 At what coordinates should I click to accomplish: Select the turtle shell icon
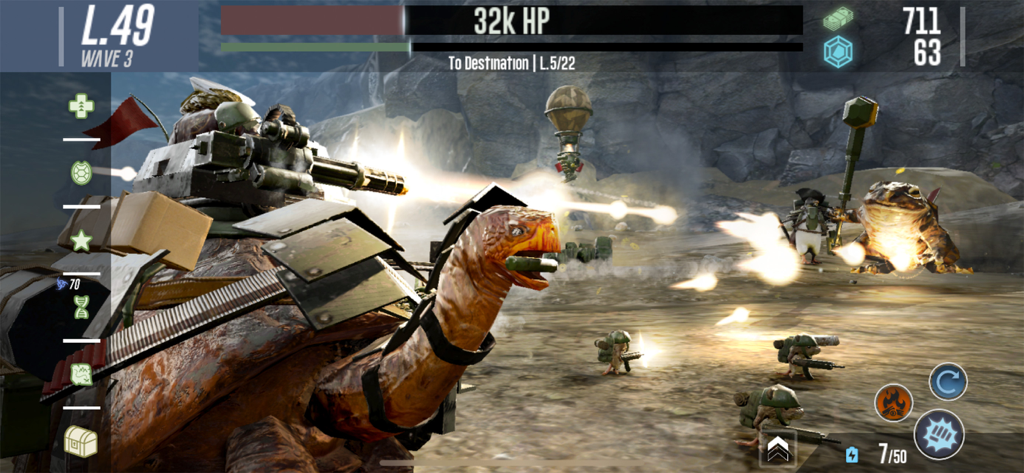pyautogui.click(x=81, y=172)
